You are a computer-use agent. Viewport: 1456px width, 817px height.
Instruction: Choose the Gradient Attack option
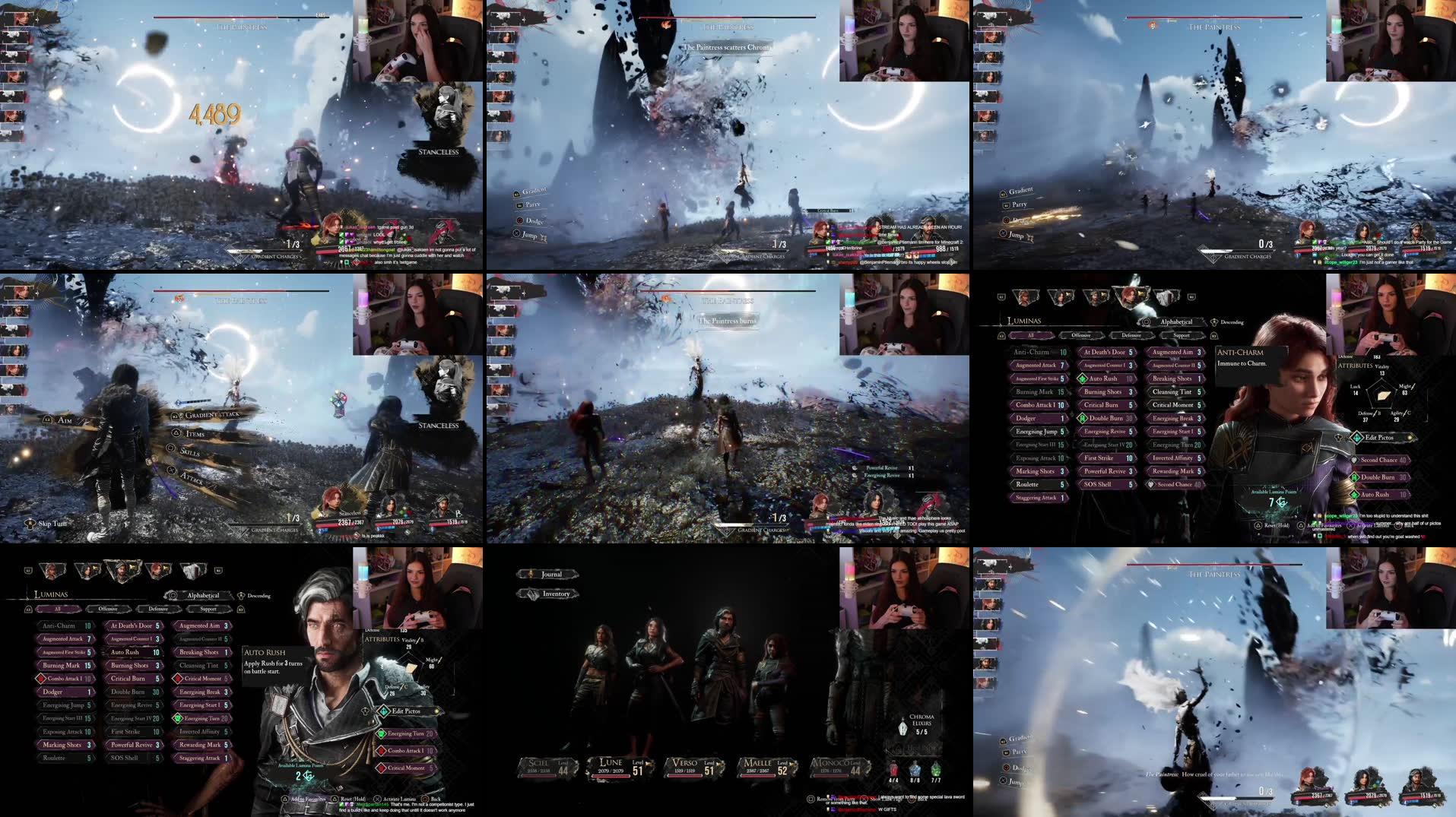coord(211,414)
